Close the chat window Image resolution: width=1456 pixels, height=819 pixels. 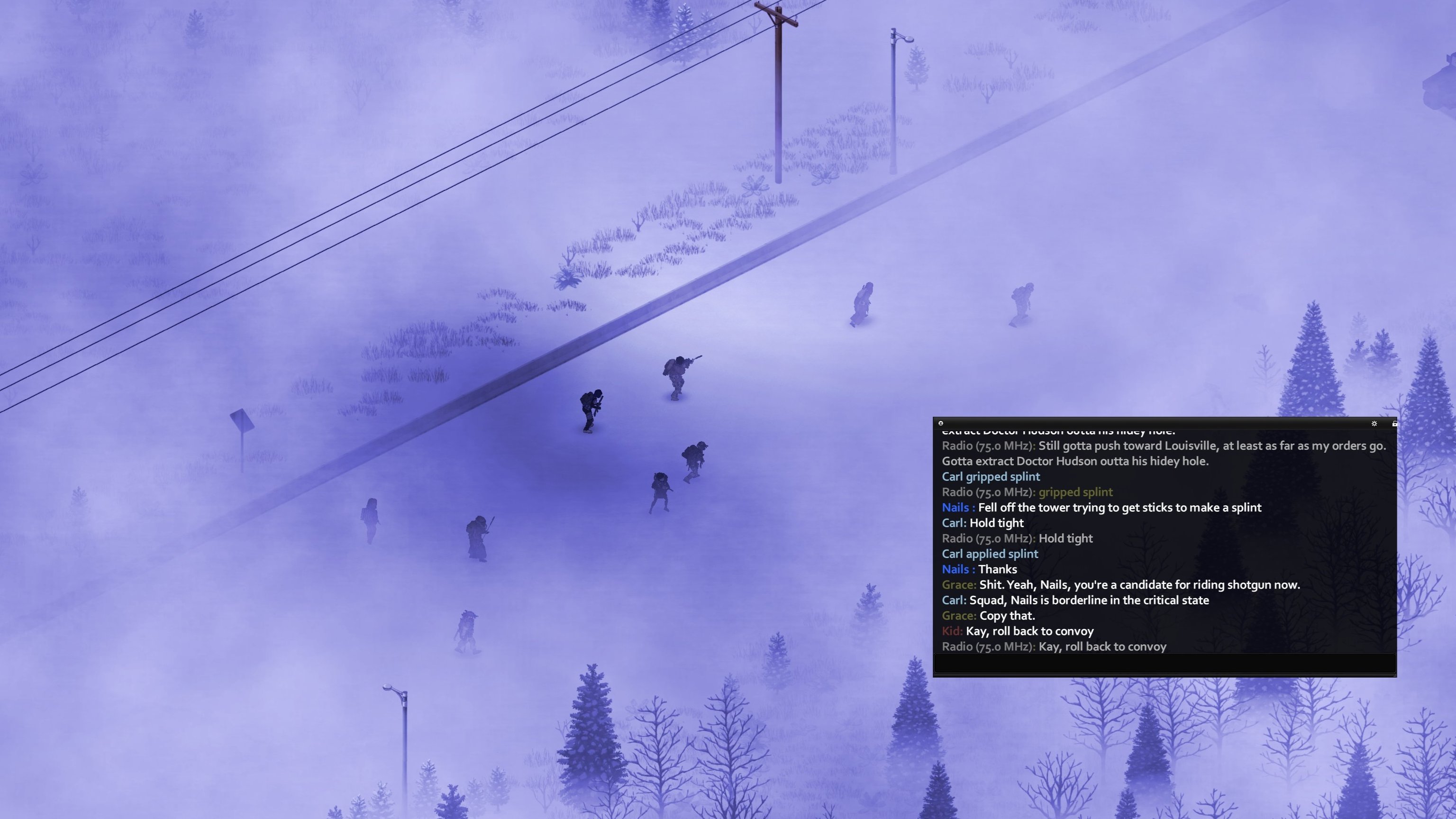940,423
